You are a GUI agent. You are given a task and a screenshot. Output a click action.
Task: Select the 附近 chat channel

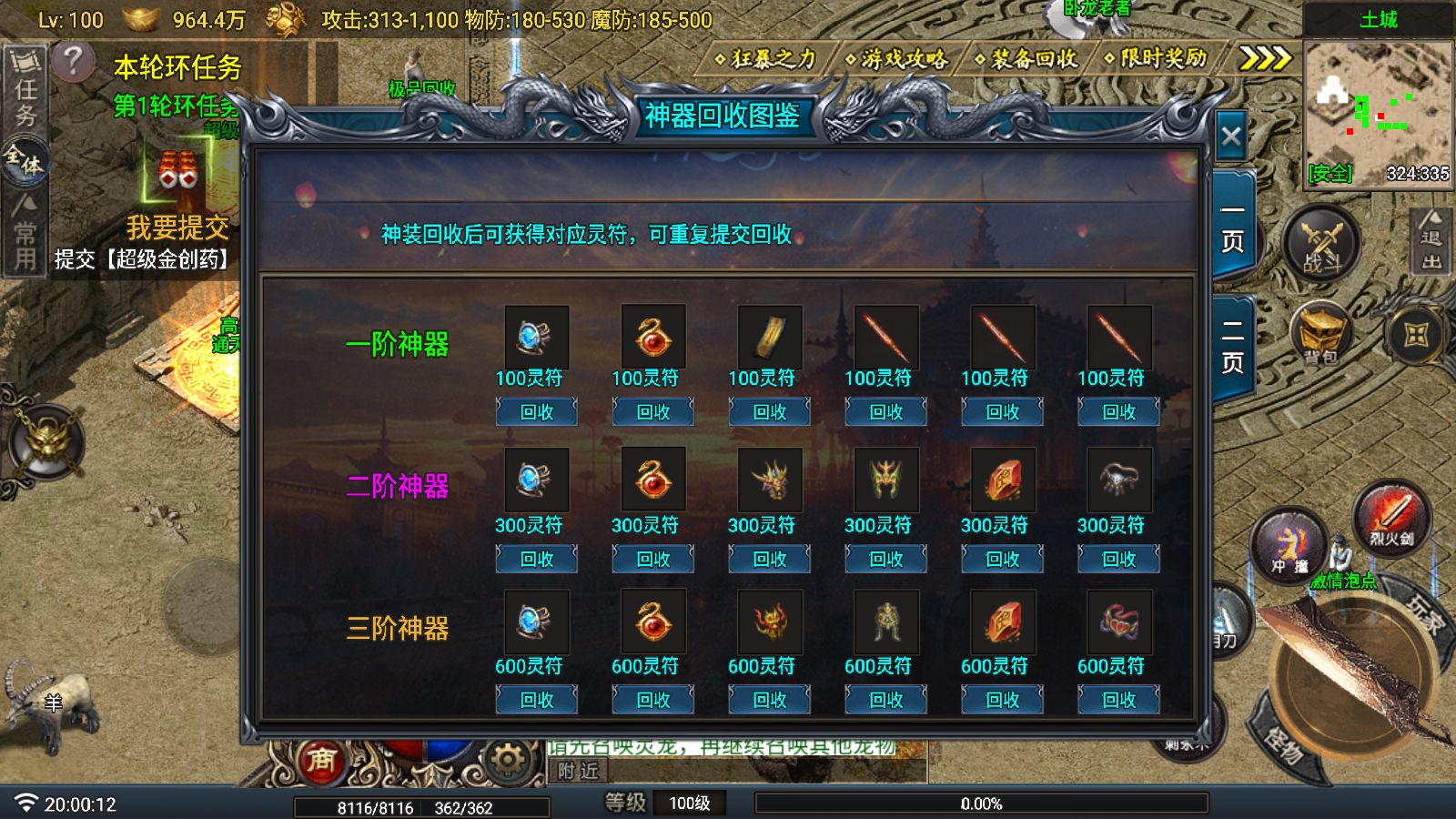tap(579, 772)
